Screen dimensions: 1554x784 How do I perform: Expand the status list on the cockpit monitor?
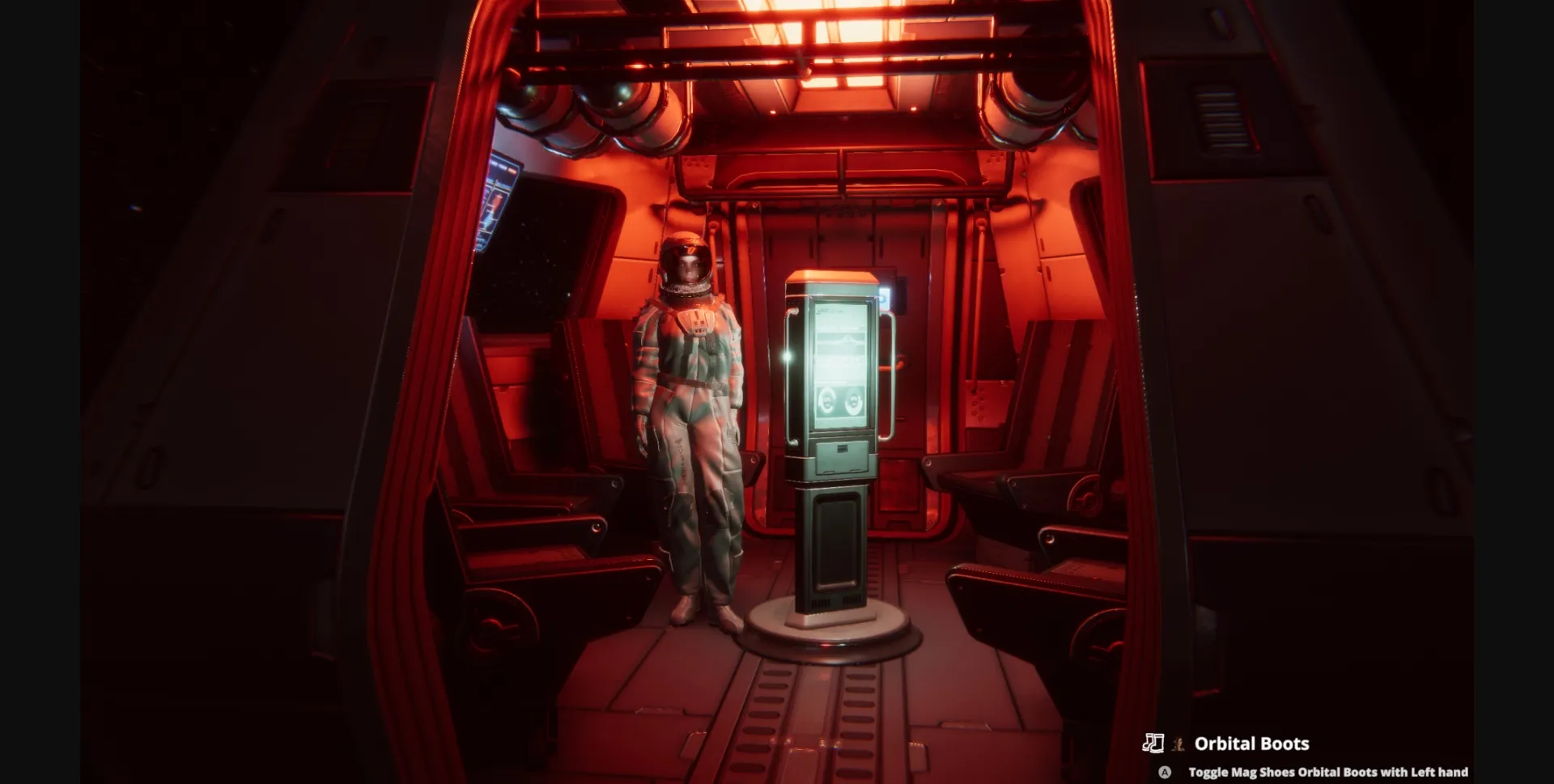494,206
